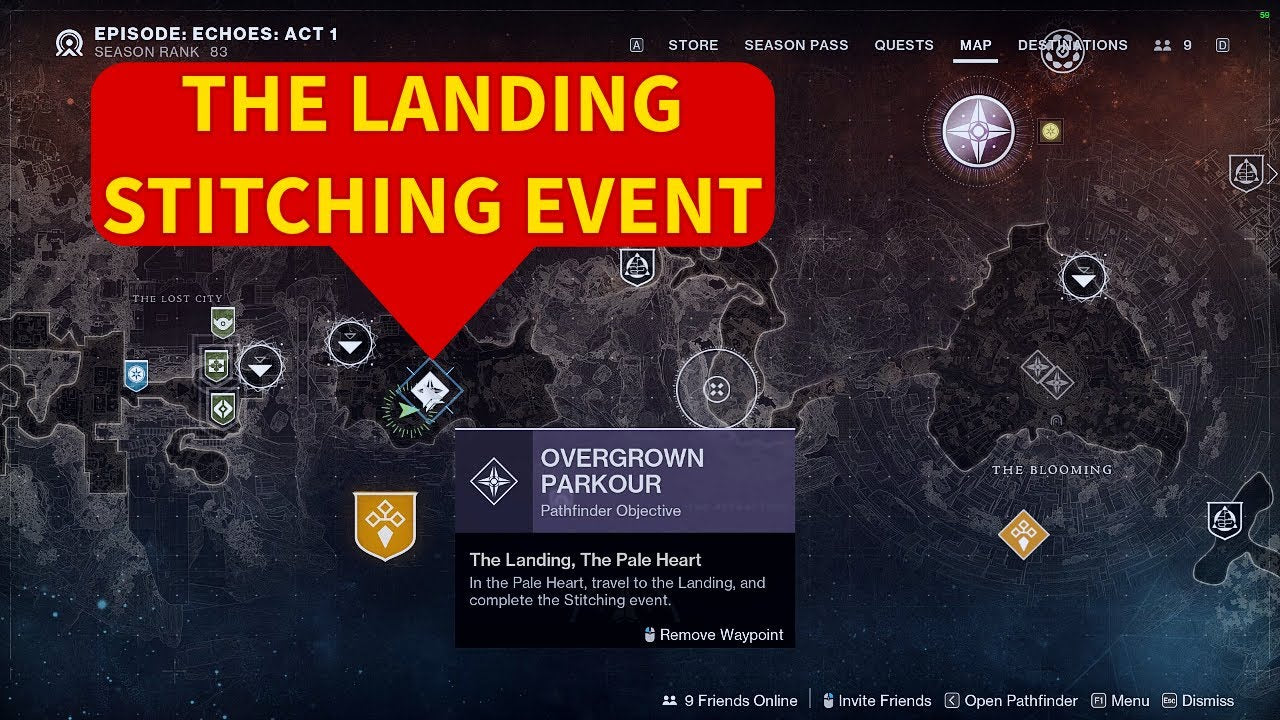Click the friends counter showing 9 at top right

click(1174, 45)
